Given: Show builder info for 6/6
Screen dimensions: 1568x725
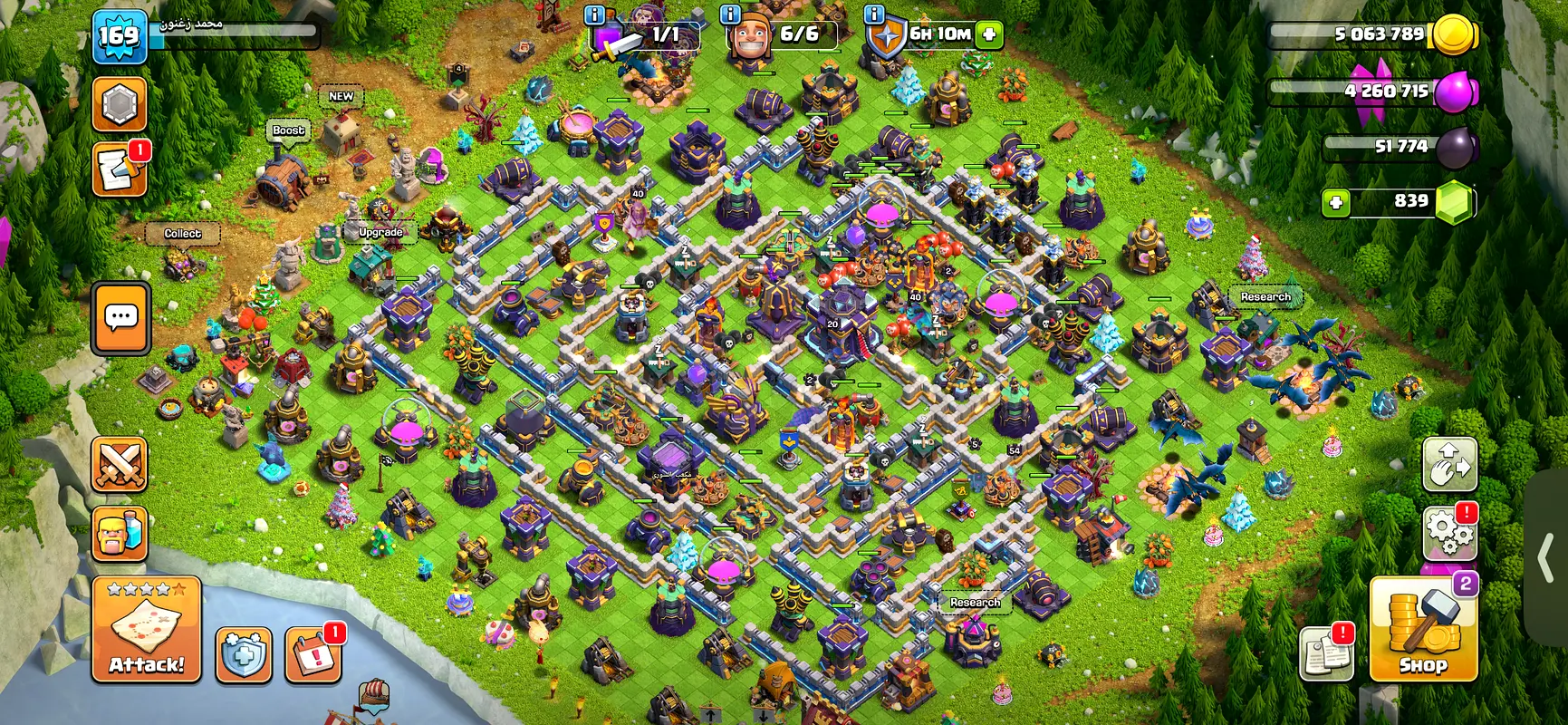Looking at the screenshot, I should pyautogui.click(x=730, y=14).
